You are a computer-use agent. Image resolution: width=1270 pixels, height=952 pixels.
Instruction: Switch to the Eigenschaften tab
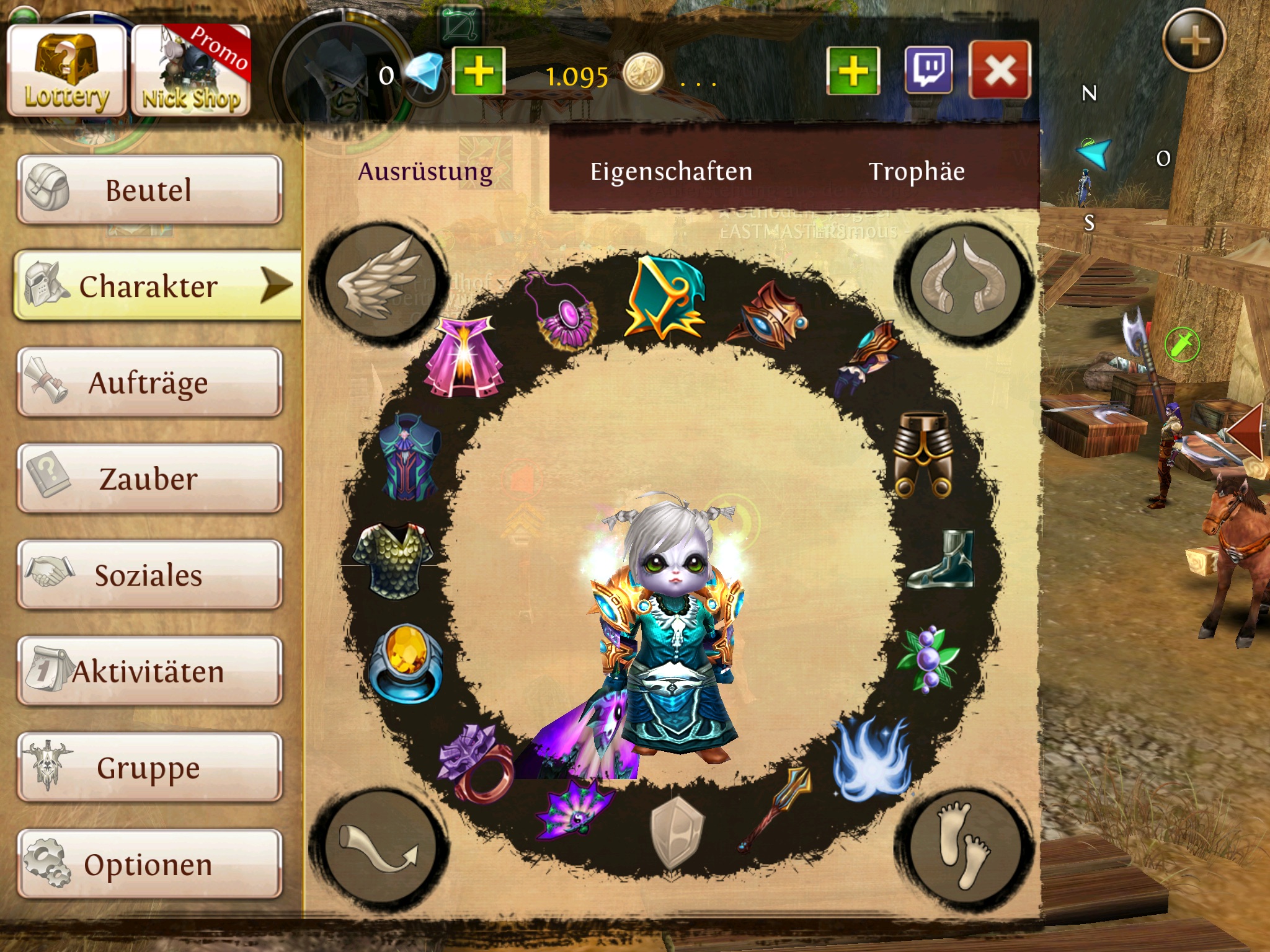[x=671, y=172]
